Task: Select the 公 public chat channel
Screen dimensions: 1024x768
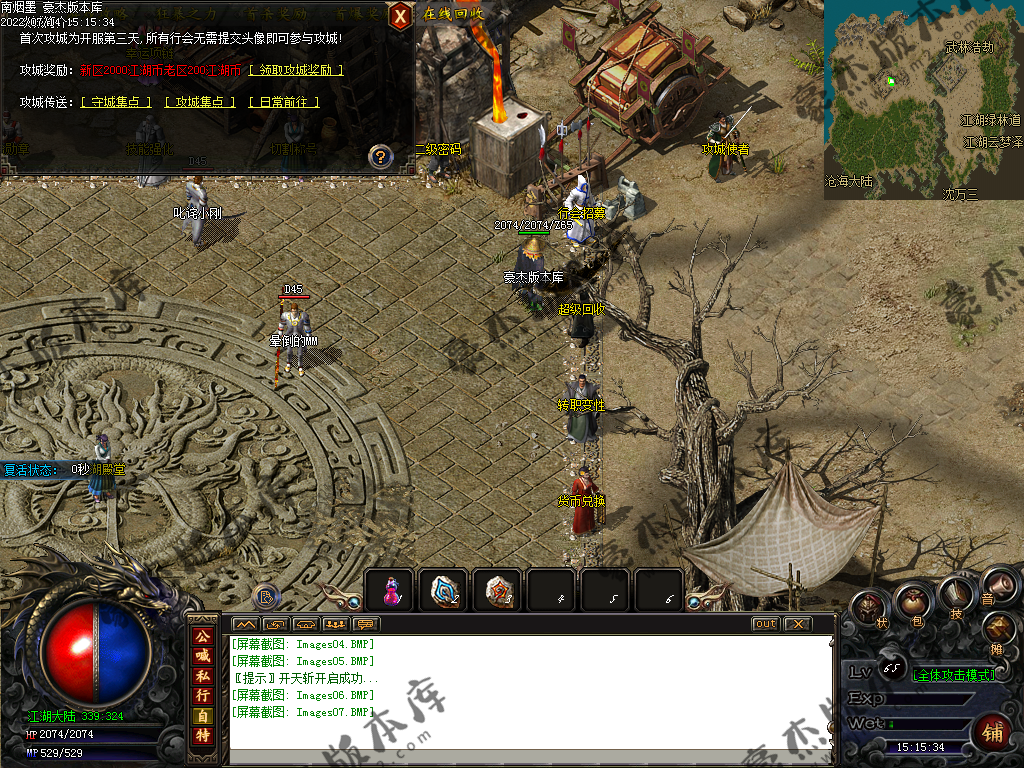Action: tap(202, 636)
